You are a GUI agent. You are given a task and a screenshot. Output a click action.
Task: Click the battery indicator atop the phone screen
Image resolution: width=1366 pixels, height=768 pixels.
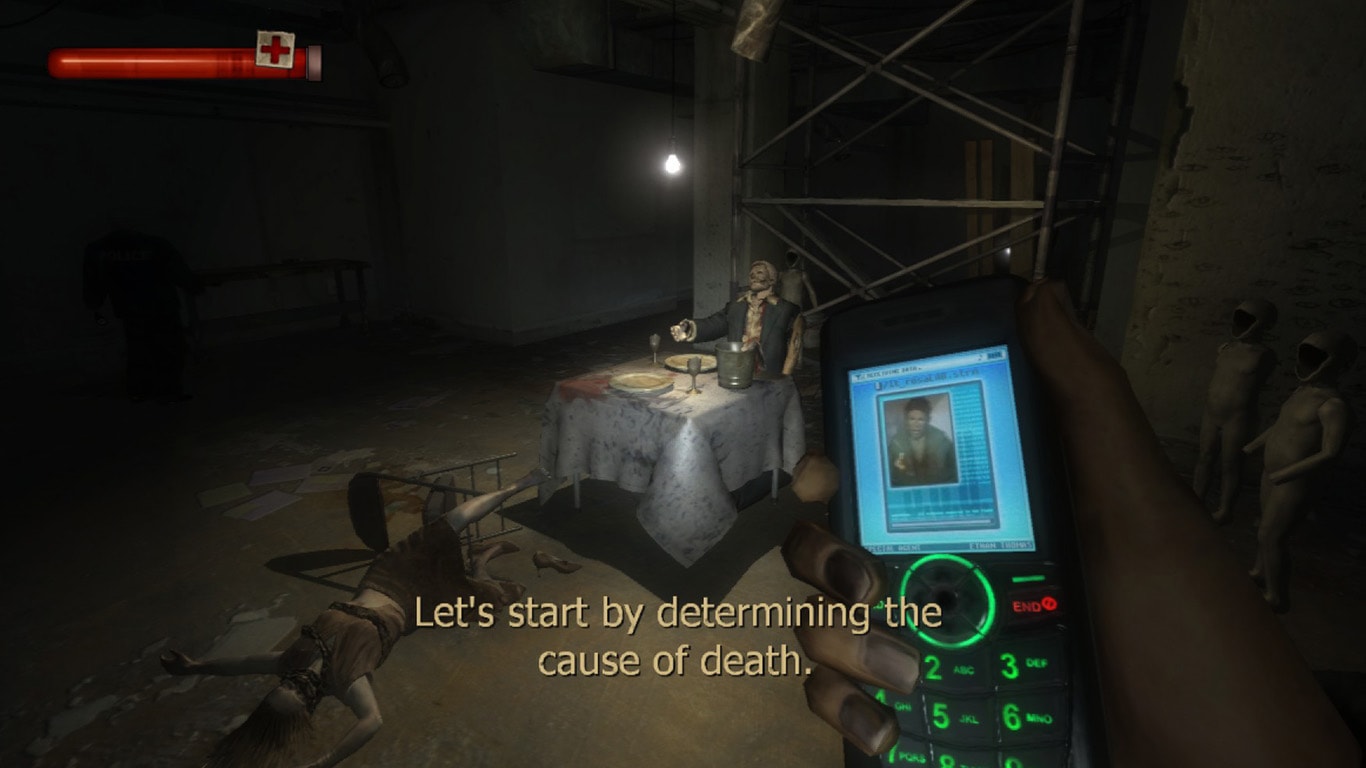[993, 355]
